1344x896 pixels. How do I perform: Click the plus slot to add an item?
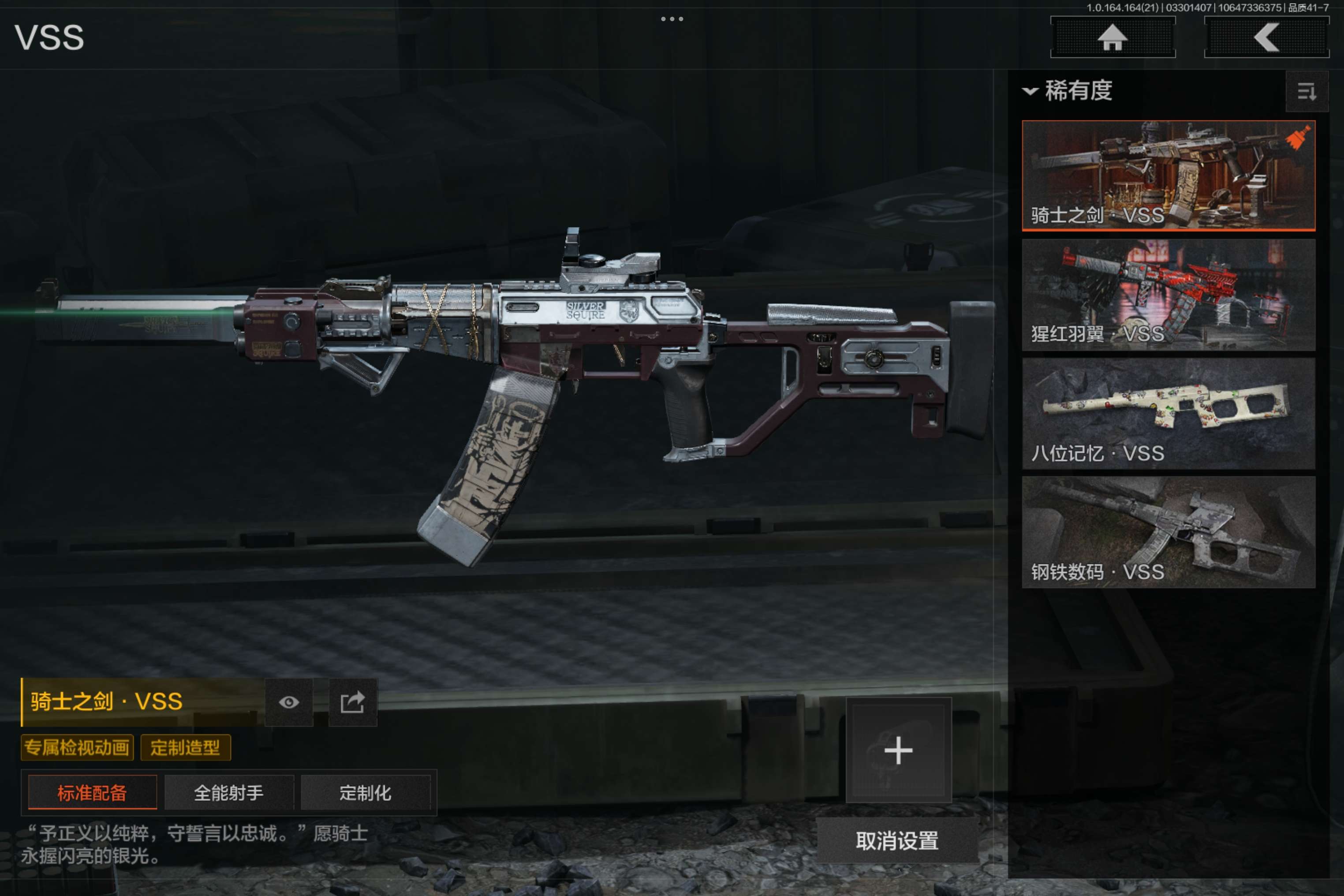898,750
